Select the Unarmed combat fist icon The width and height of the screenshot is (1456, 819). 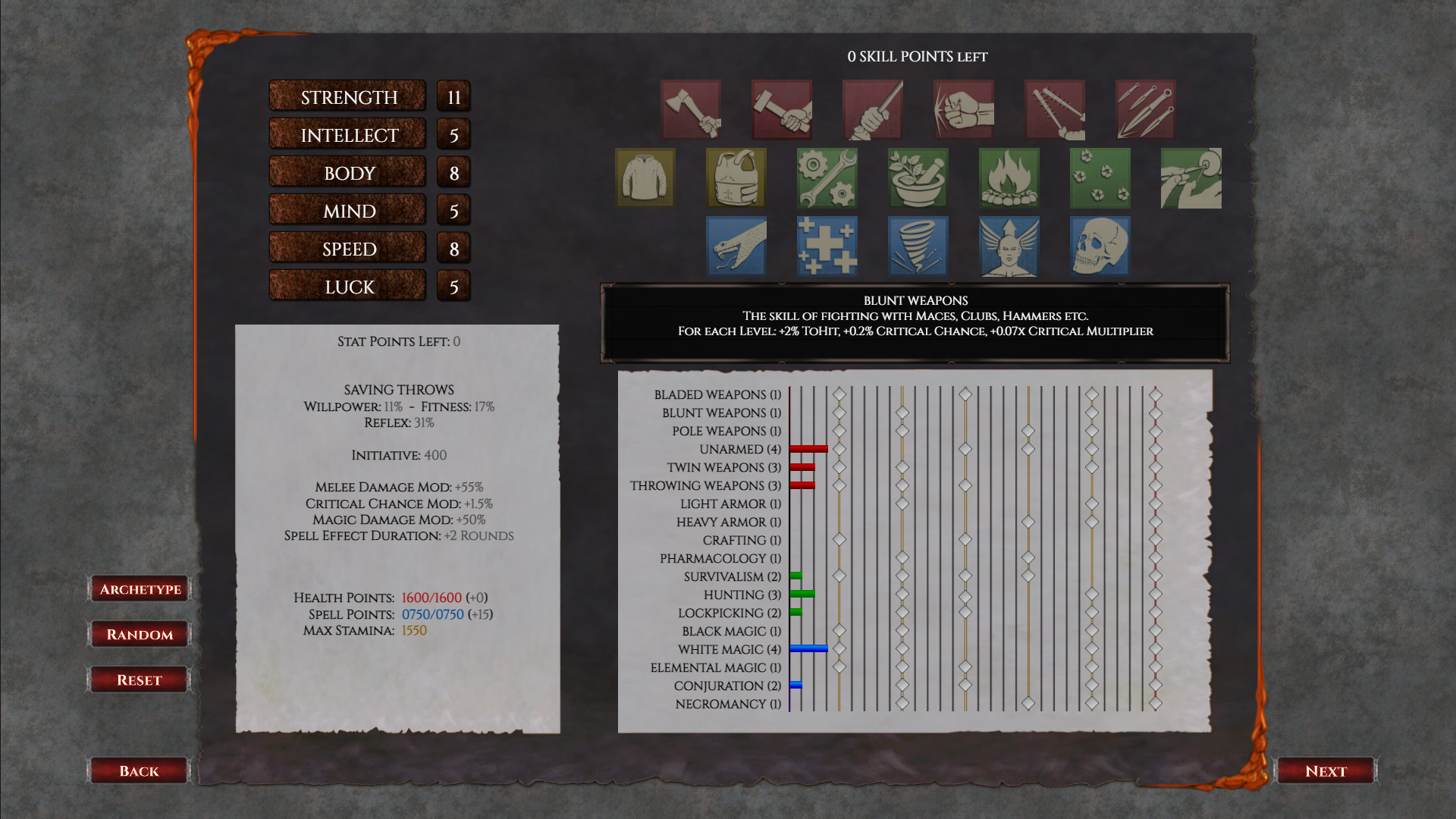[x=962, y=108]
